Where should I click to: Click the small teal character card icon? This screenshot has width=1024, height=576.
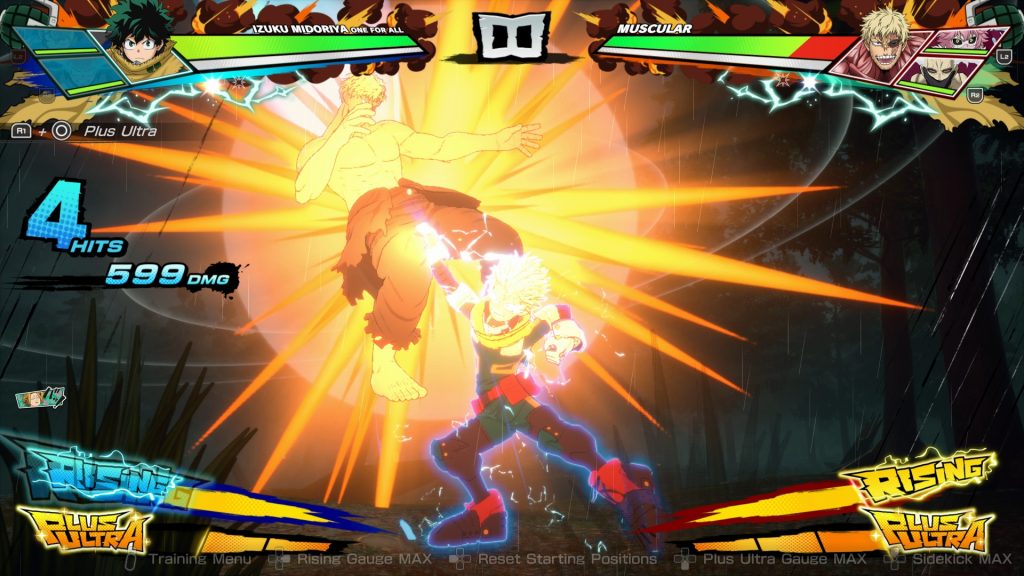(40, 398)
